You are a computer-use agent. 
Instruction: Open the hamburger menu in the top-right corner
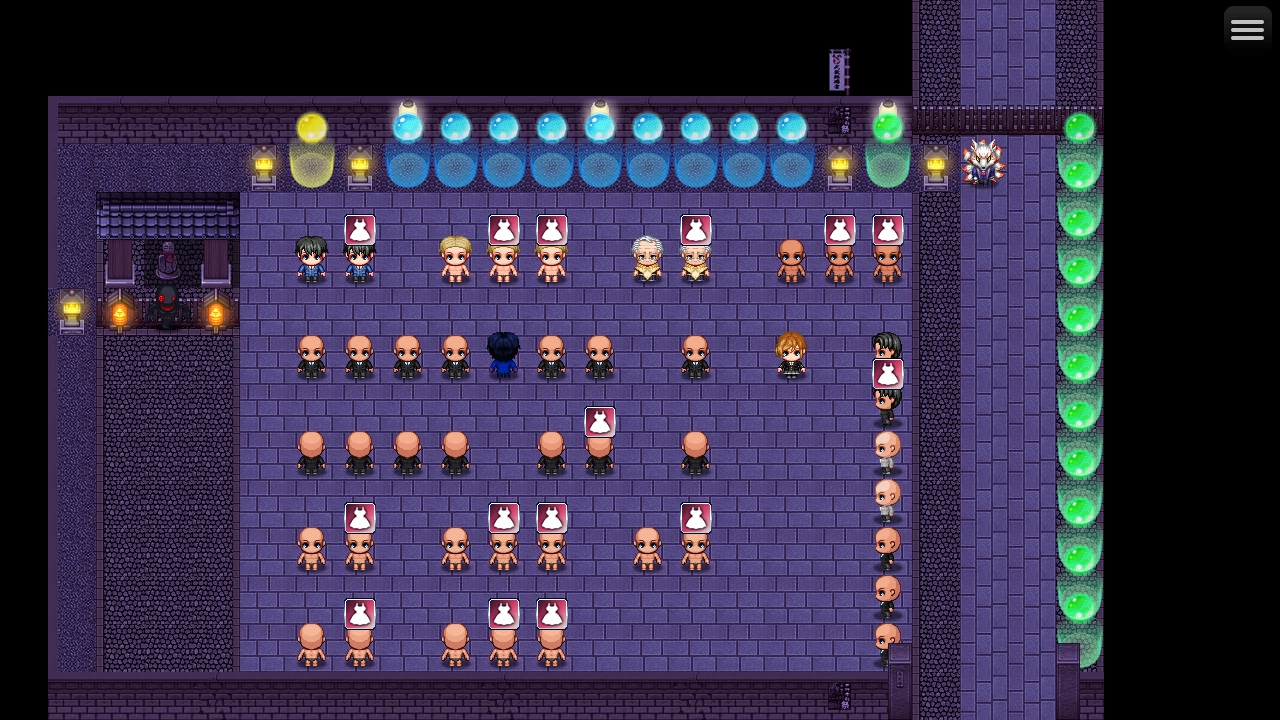tap(1247, 28)
